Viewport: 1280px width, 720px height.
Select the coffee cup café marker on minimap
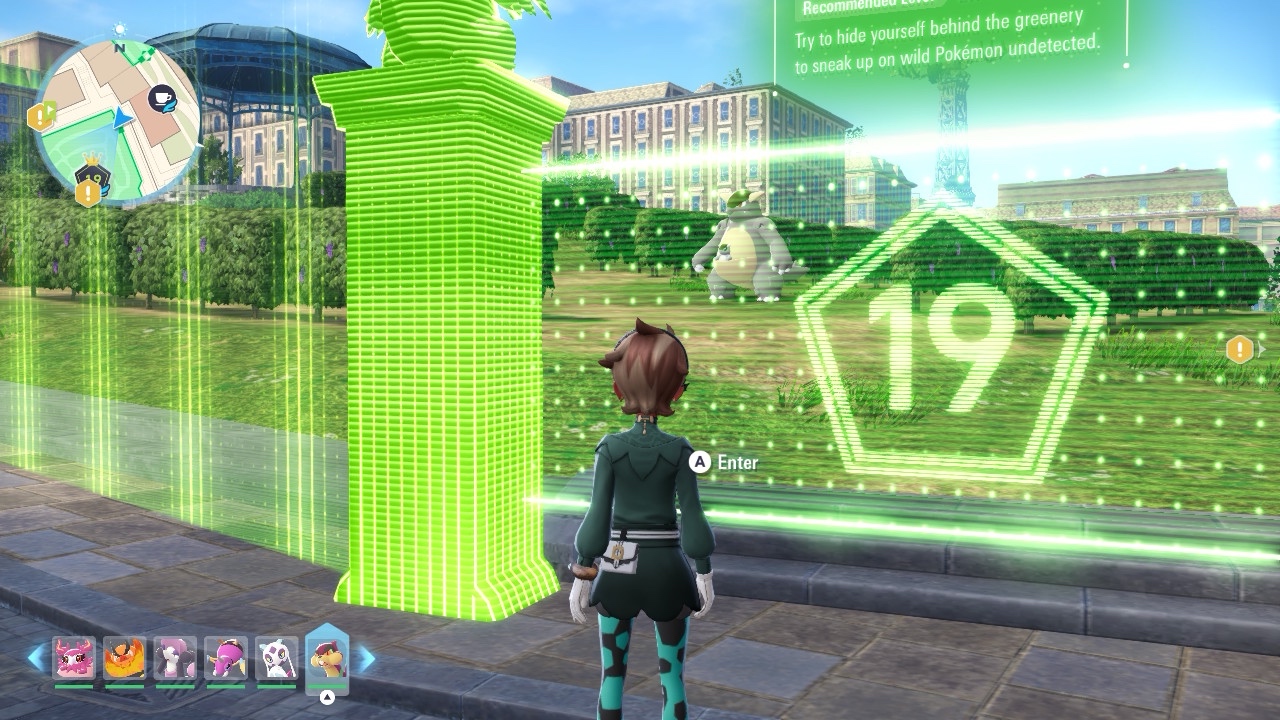161,98
